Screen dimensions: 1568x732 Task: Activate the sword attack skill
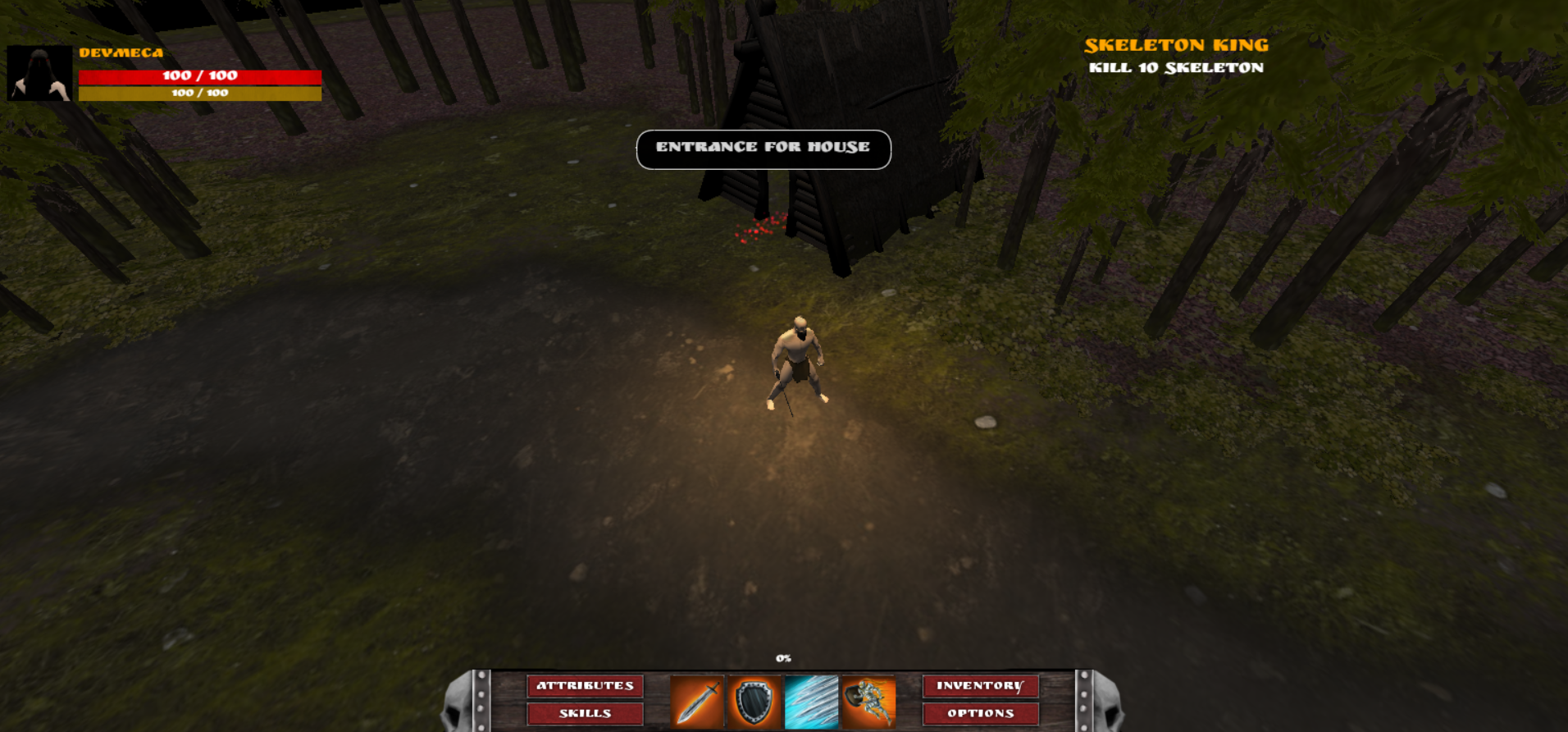(x=697, y=702)
